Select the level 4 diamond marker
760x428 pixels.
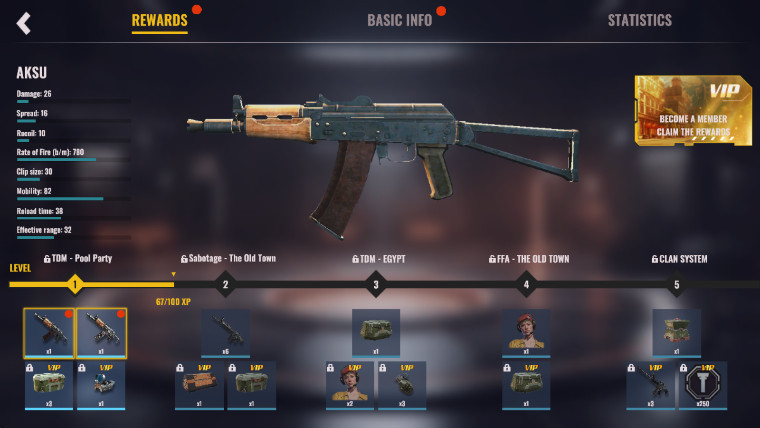click(526, 285)
